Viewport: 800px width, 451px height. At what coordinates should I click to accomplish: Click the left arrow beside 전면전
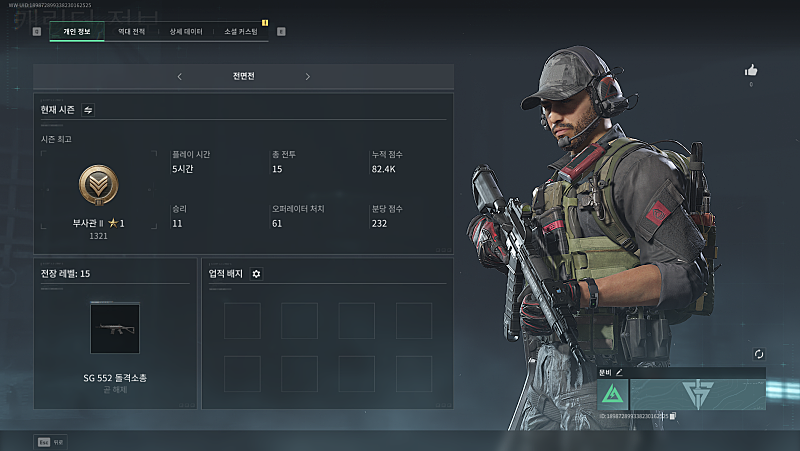coord(179,76)
